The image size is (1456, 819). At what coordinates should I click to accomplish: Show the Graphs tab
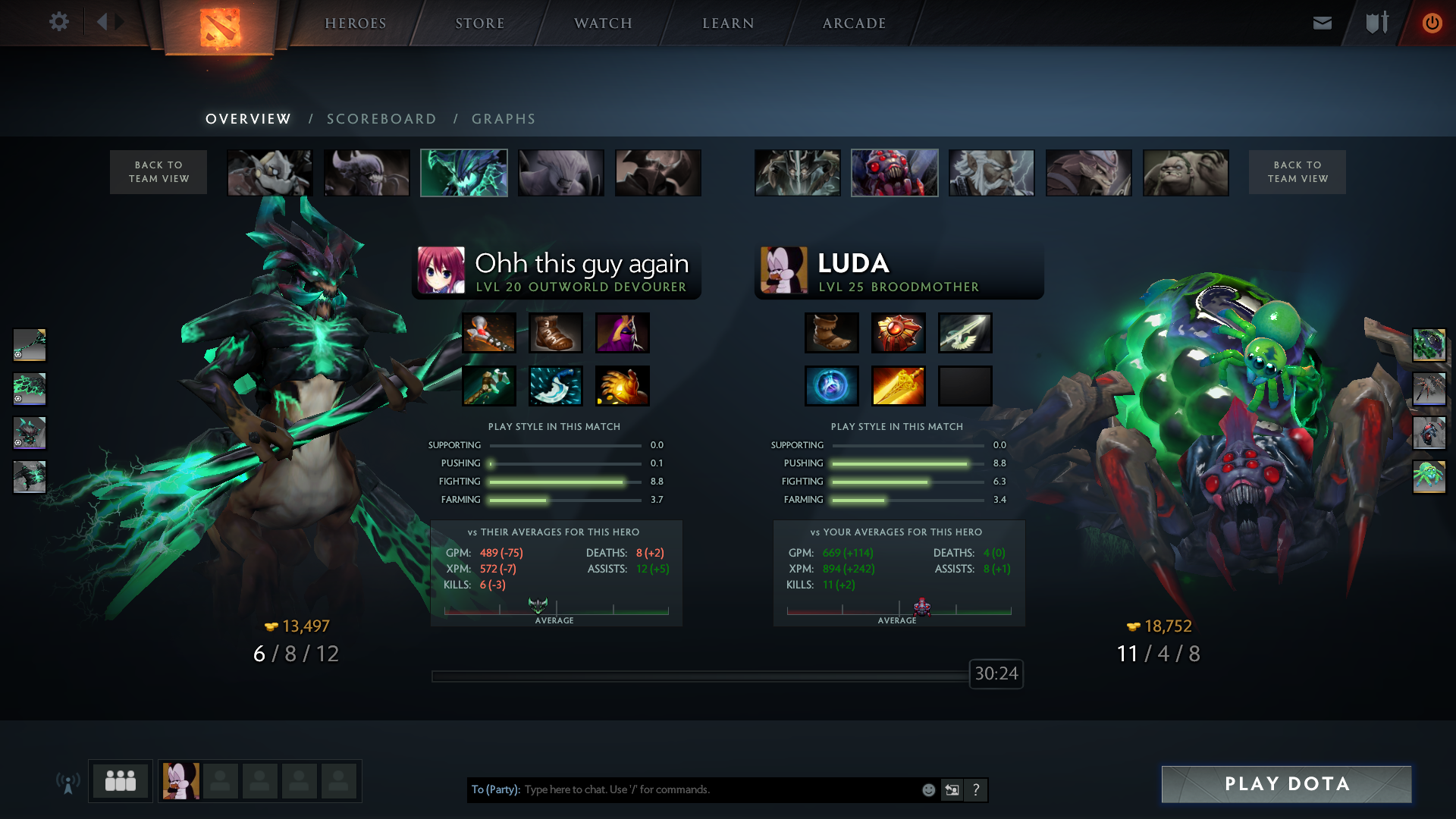click(504, 119)
